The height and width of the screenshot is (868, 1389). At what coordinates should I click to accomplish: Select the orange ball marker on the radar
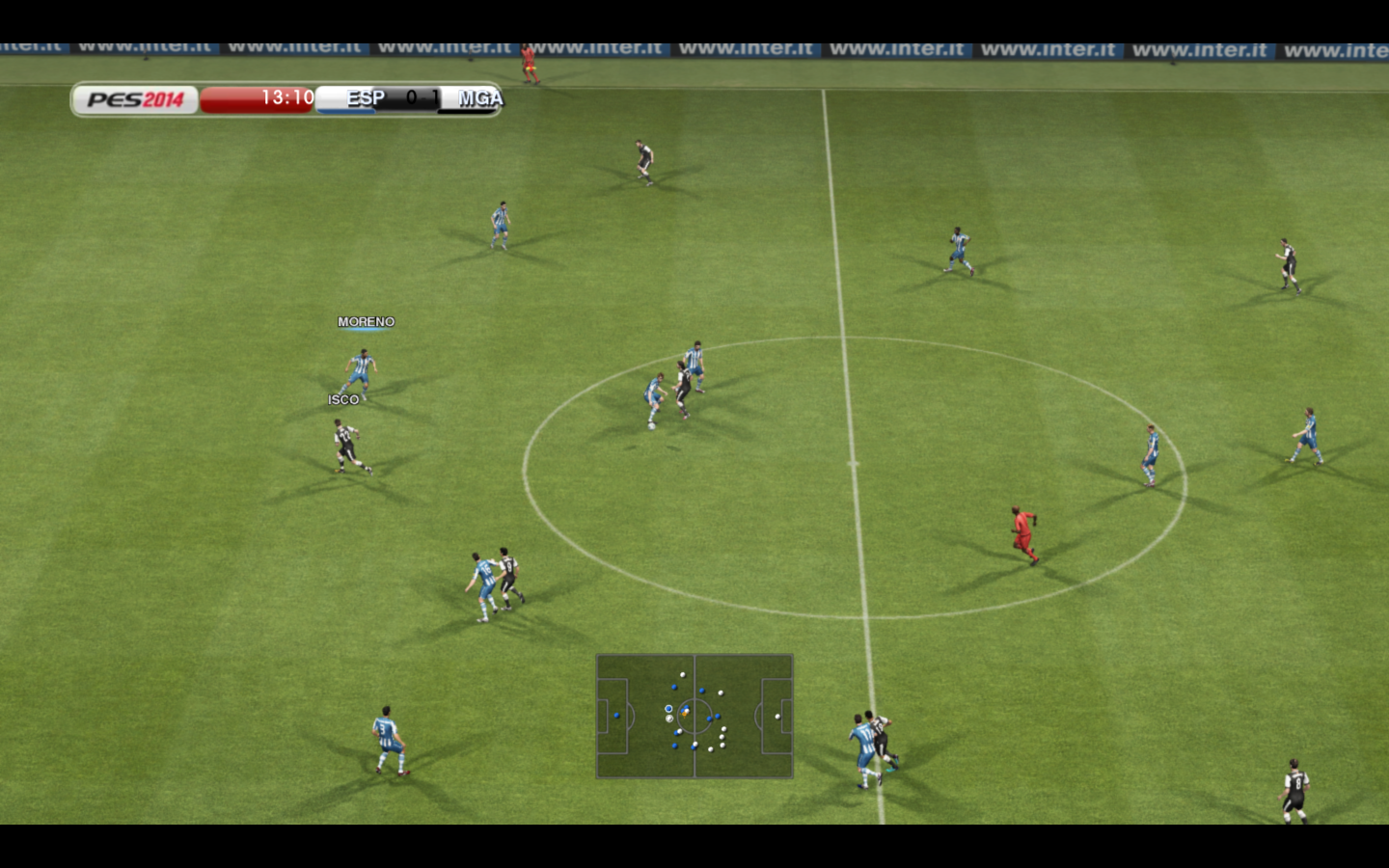point(685,714)
